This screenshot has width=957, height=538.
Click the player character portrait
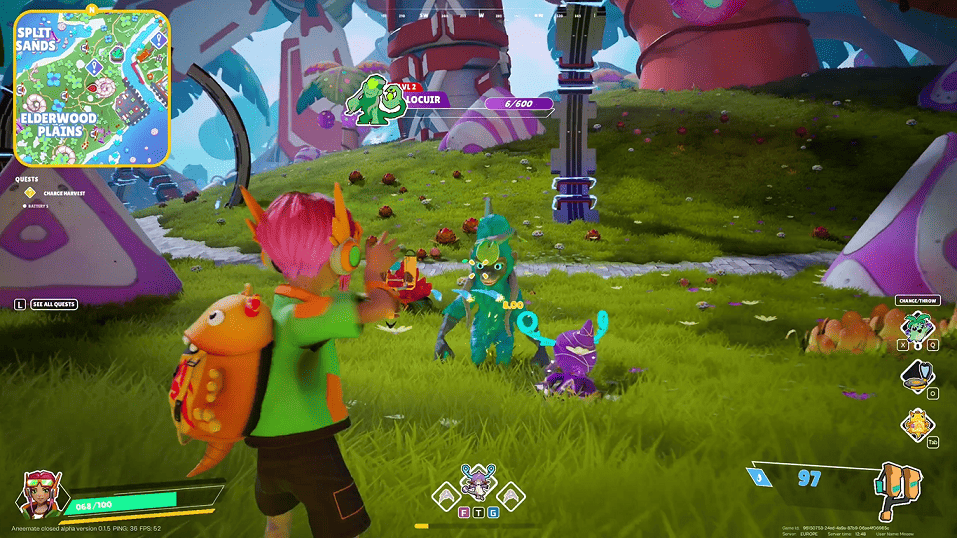click(x=42, y=492)
